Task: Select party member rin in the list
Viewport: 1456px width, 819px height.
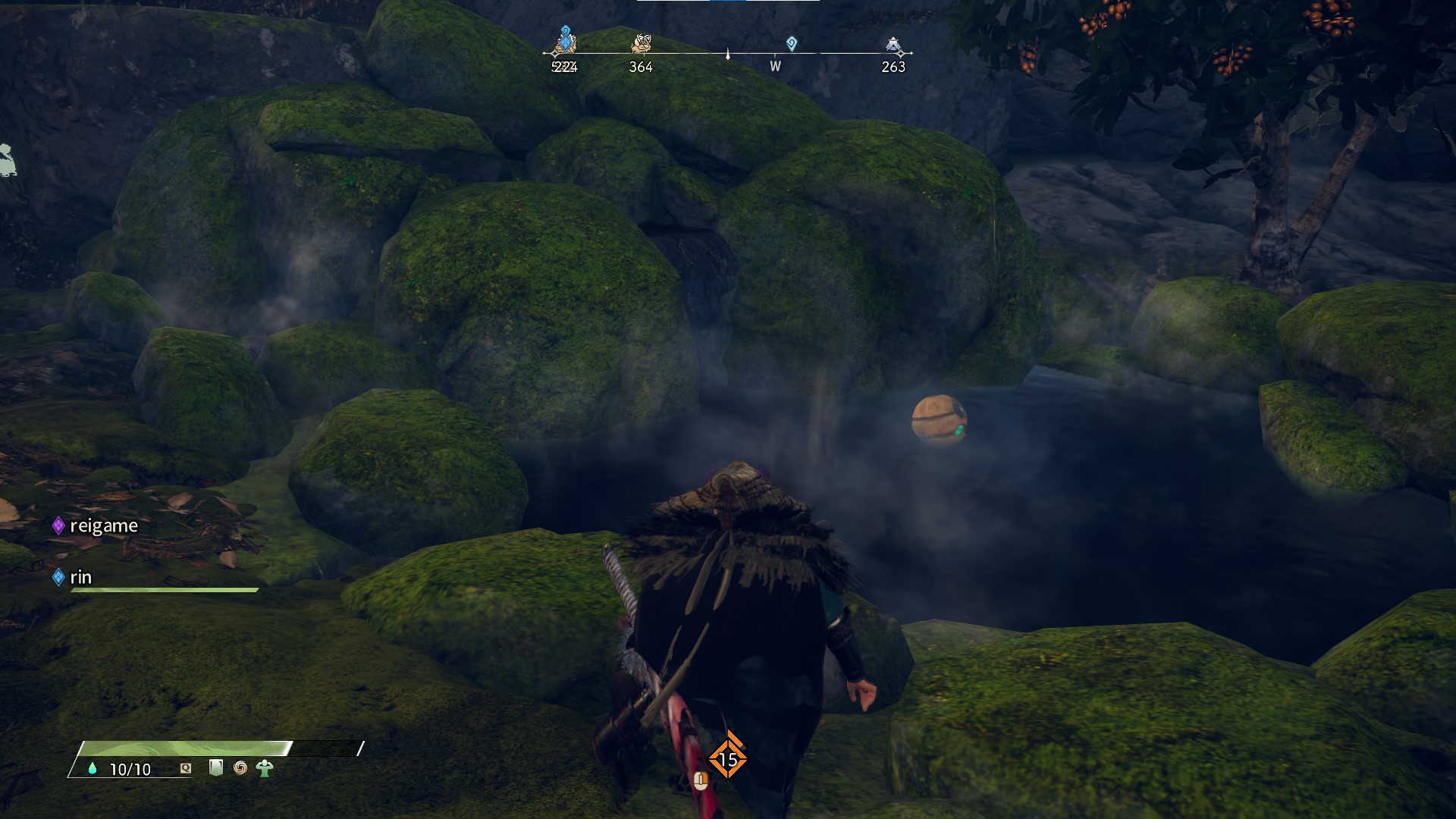Action: coord(80,577)
